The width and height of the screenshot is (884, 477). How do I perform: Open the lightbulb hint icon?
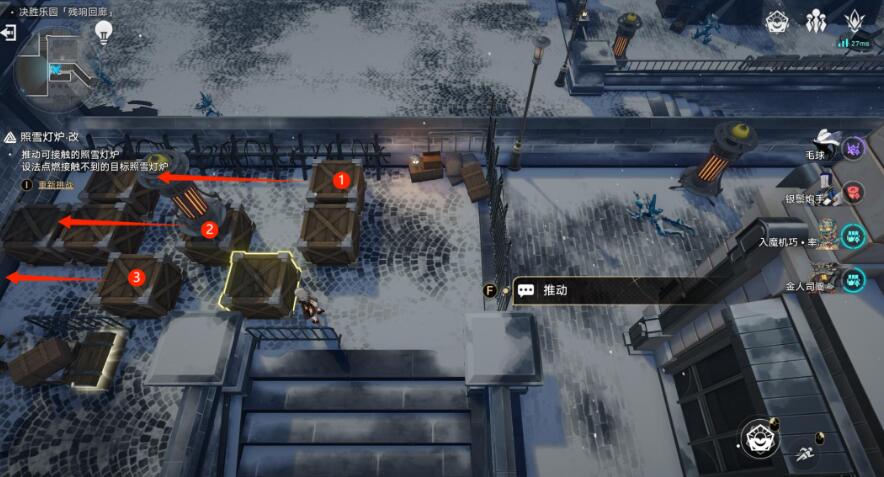pyautogui.click(x=103, y=32)
